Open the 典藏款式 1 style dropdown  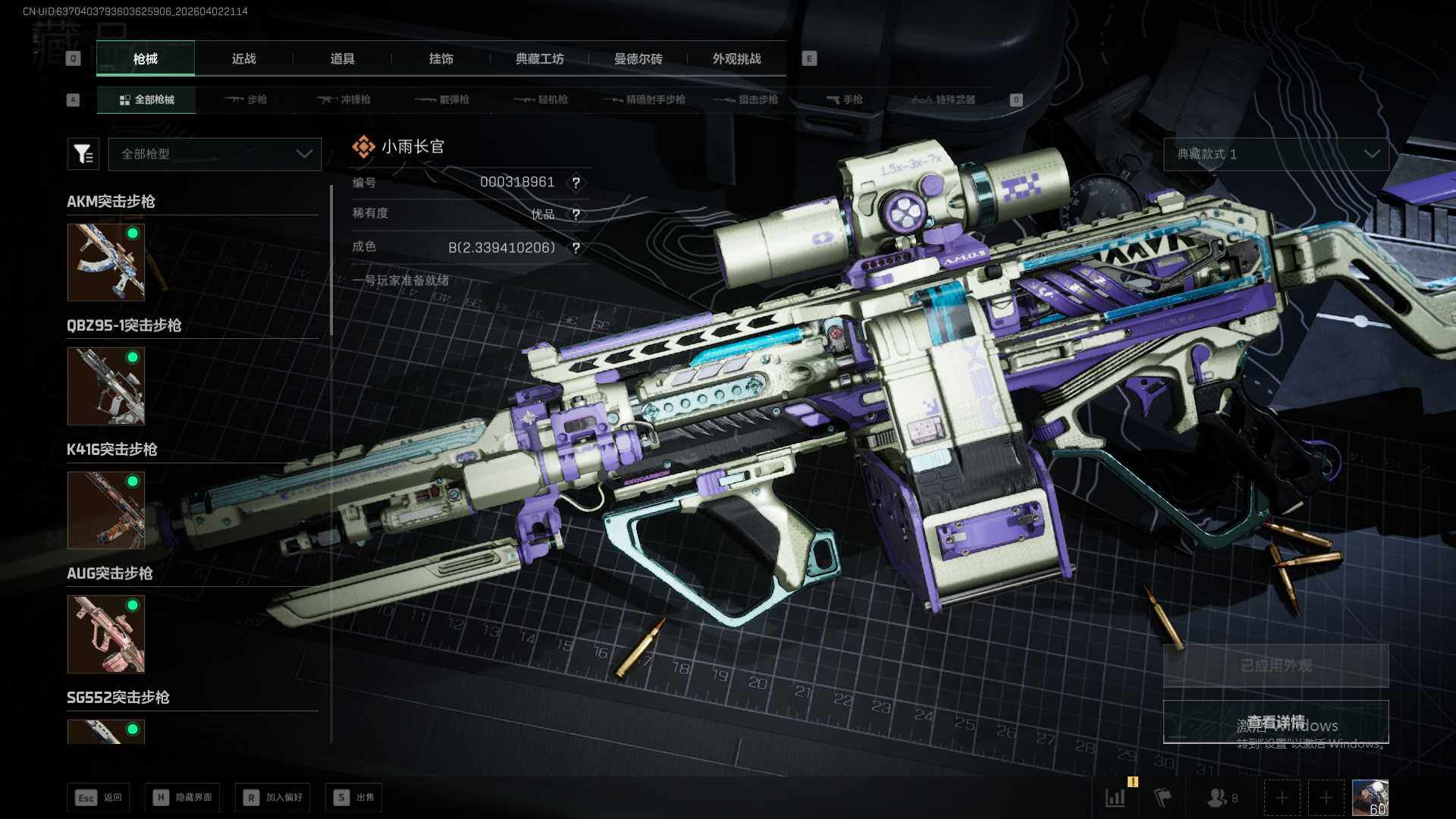tap(1276, 154)
